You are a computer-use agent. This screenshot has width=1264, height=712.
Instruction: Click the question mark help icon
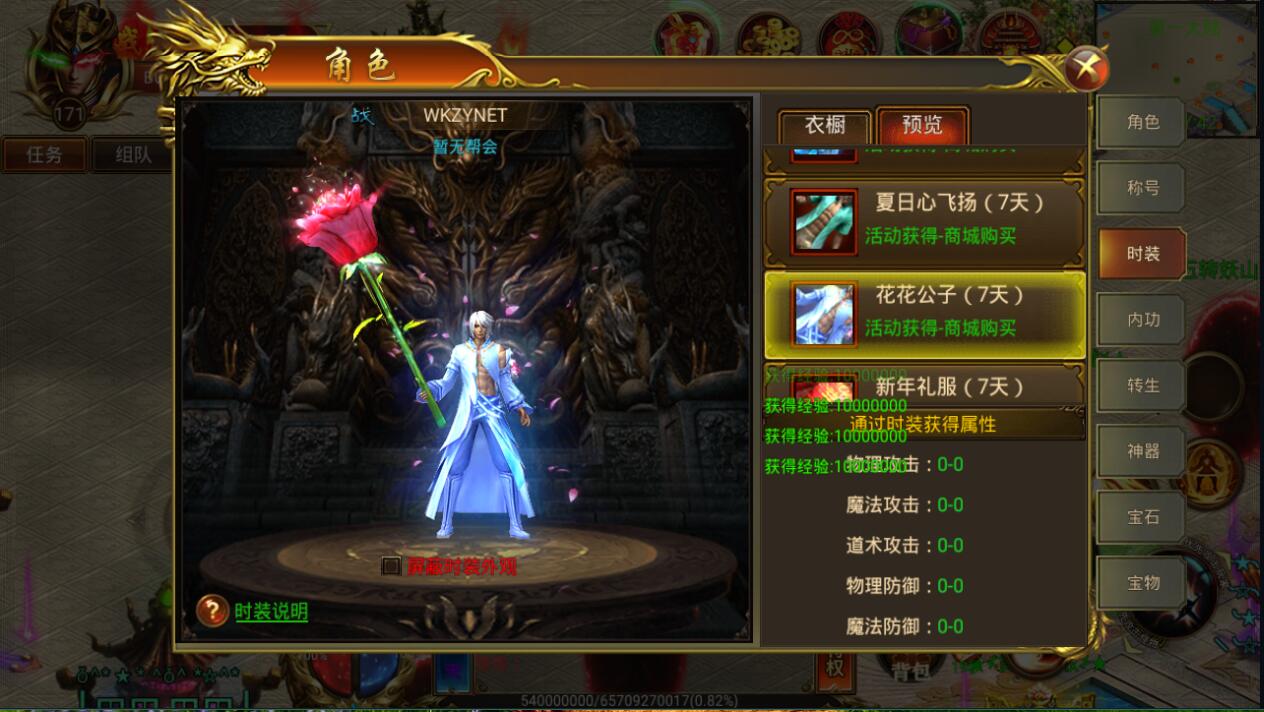click(x=212, y=610)
